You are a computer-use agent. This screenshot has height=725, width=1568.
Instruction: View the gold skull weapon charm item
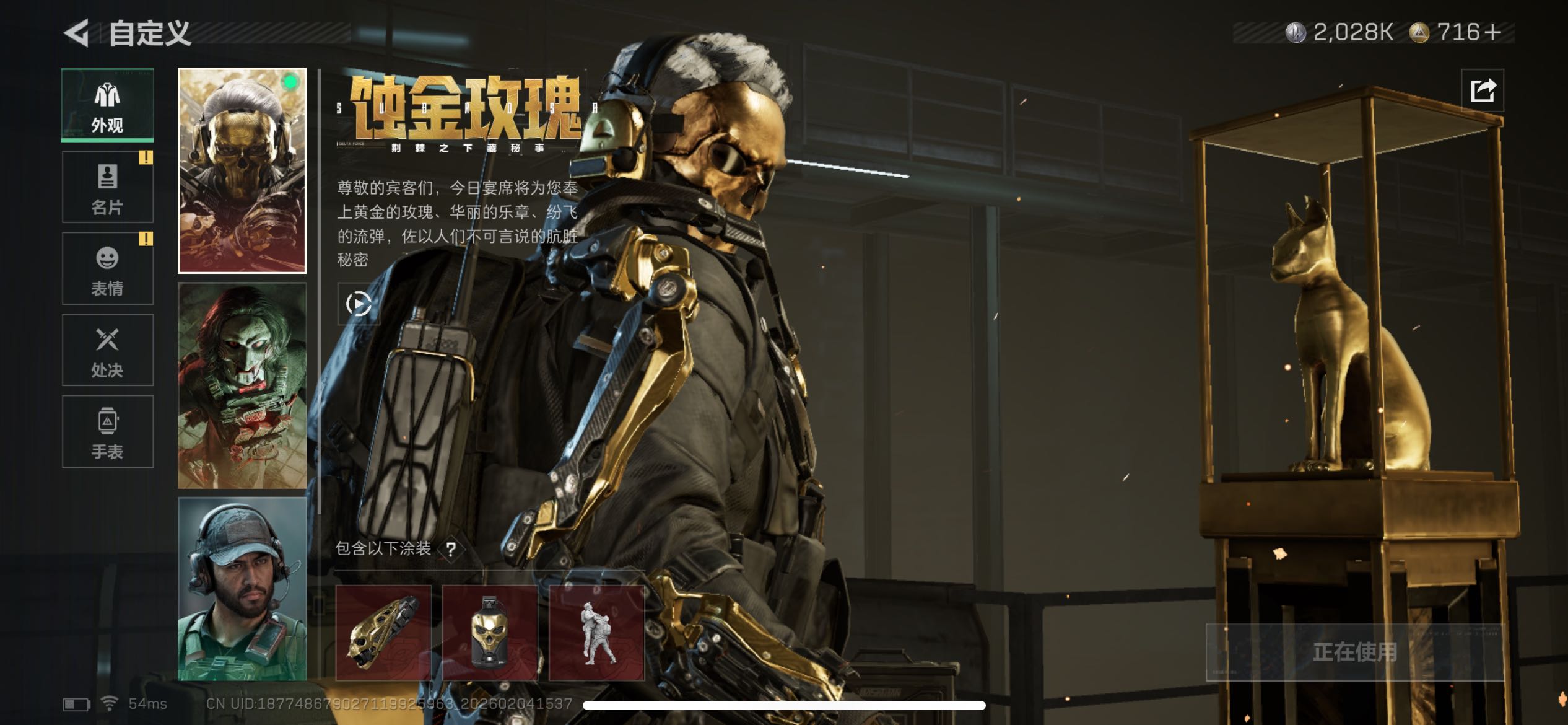tap(383, 633)
